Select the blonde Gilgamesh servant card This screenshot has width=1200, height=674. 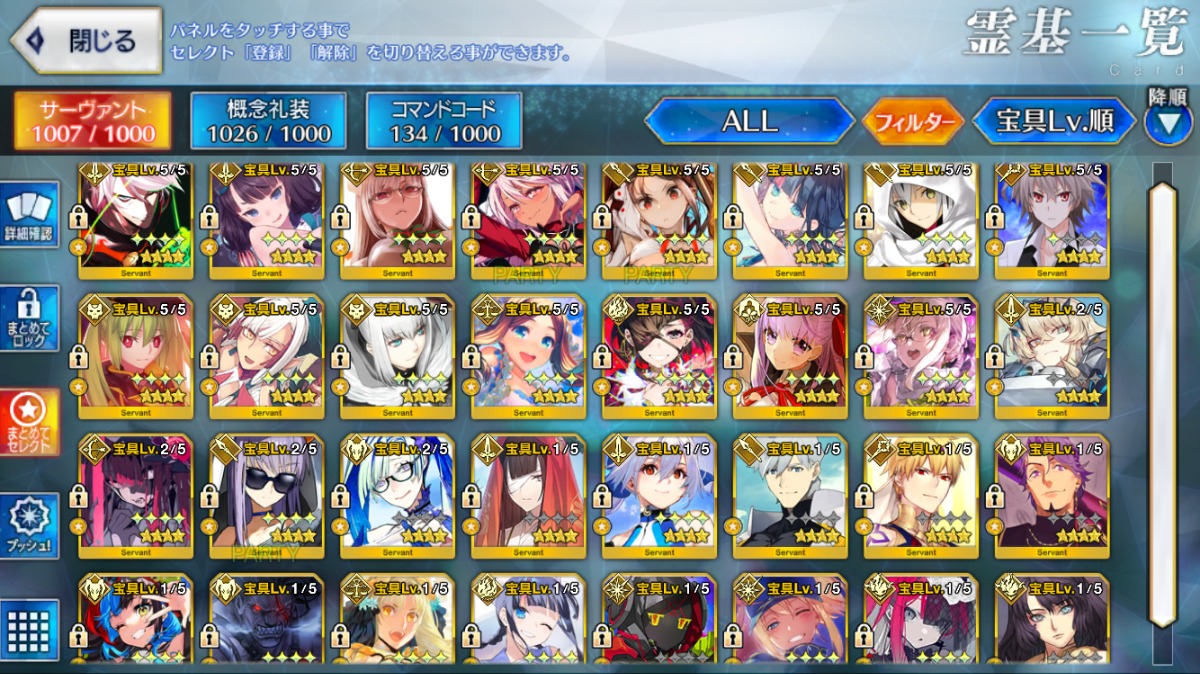pyautogui.click(x=920, y=497)
